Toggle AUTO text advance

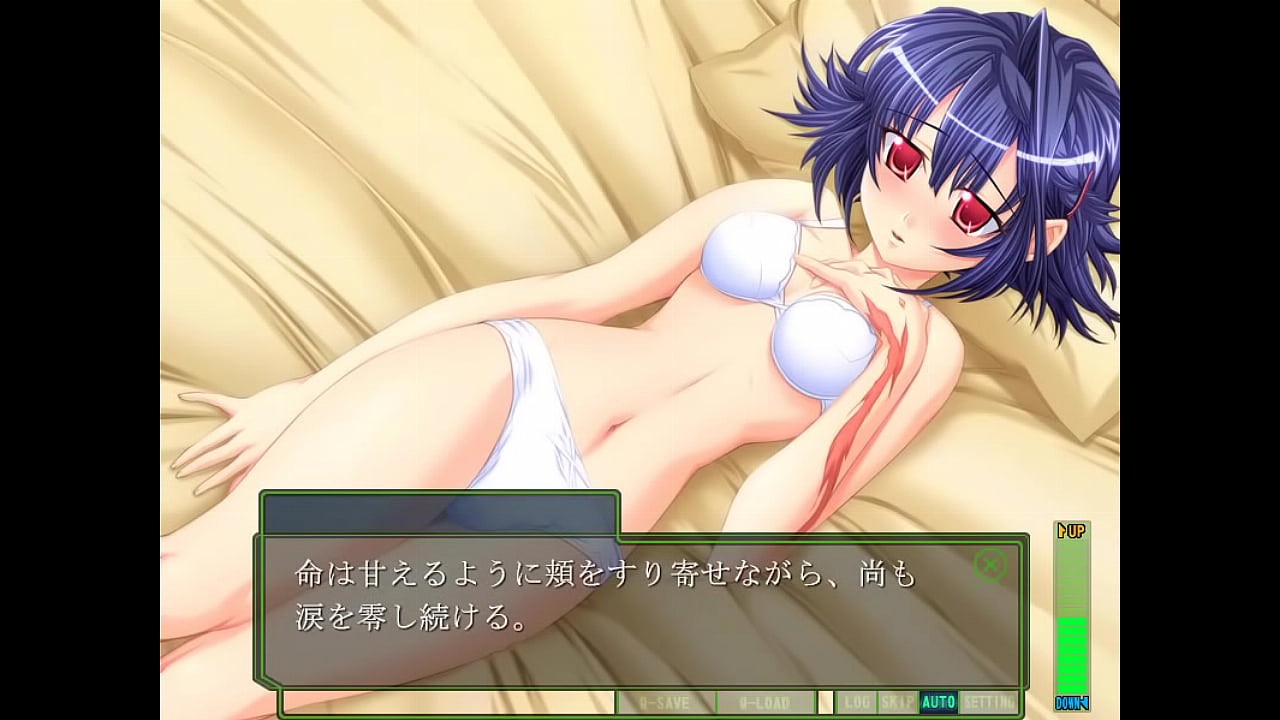[x=938, y=702]
